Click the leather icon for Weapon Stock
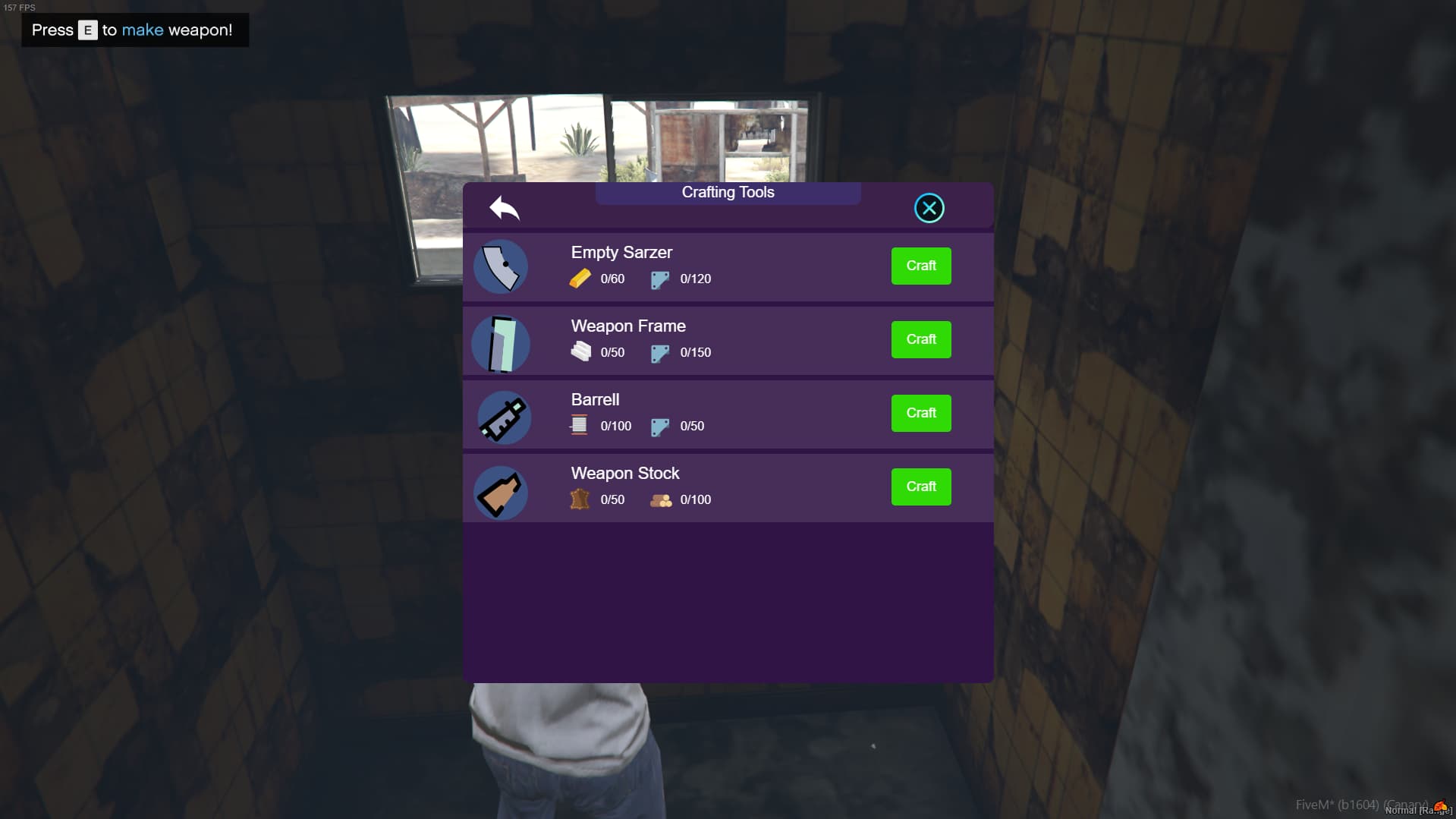This screenshot has height=819, width=1456. coord(581,499)
